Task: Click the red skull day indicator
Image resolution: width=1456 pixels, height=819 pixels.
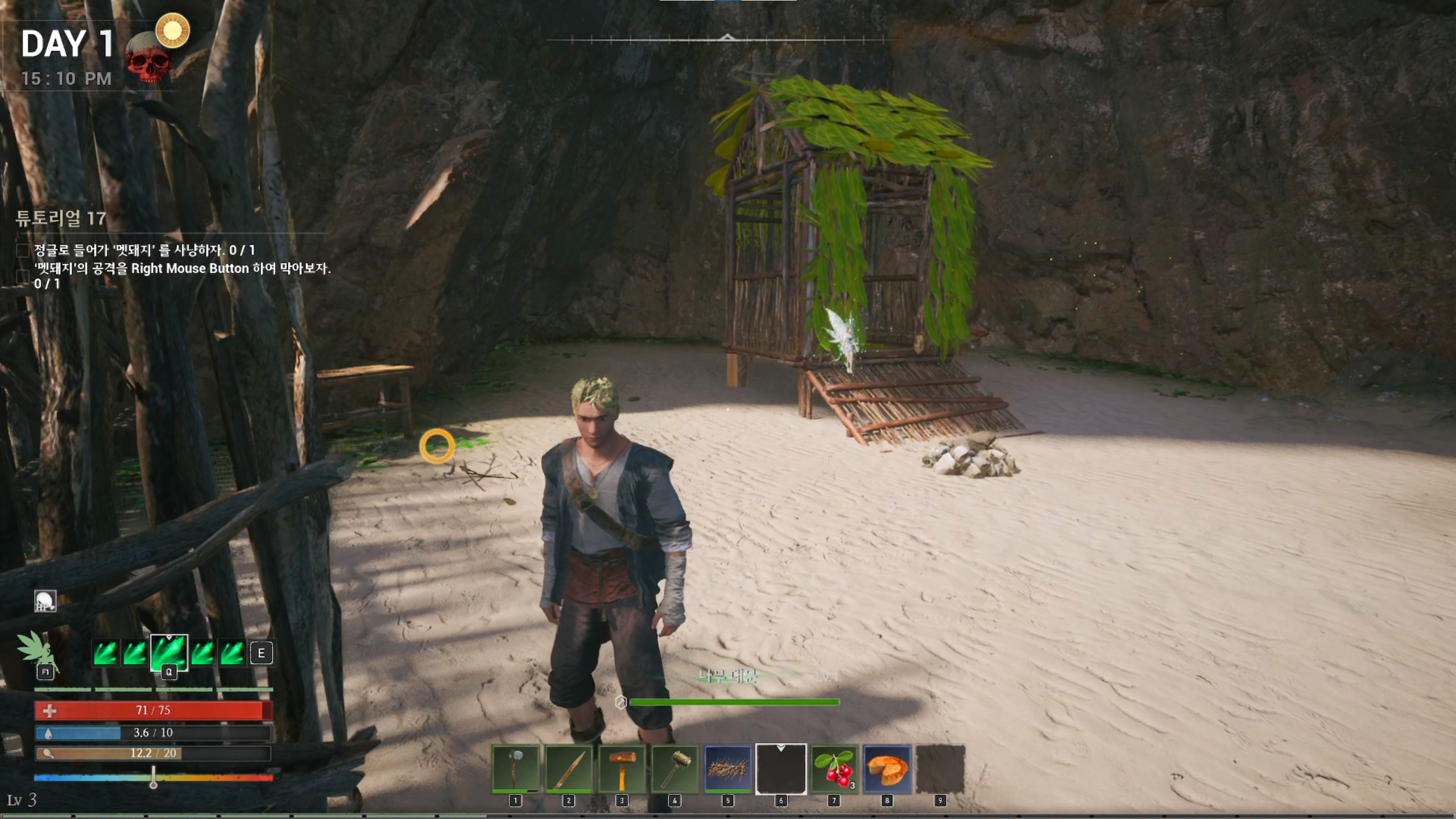Action: point(148,60)
